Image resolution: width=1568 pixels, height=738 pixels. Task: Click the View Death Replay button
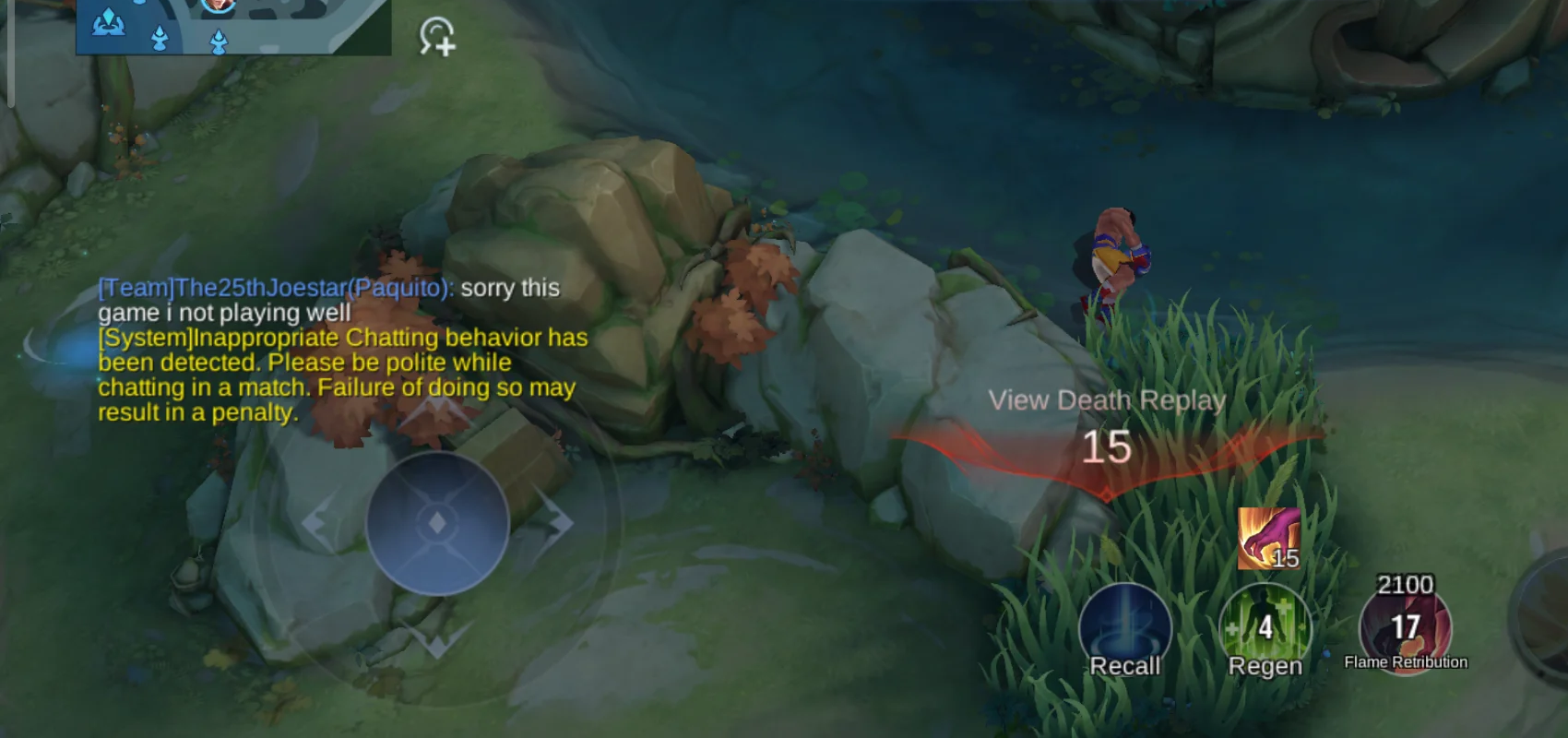1107,399
